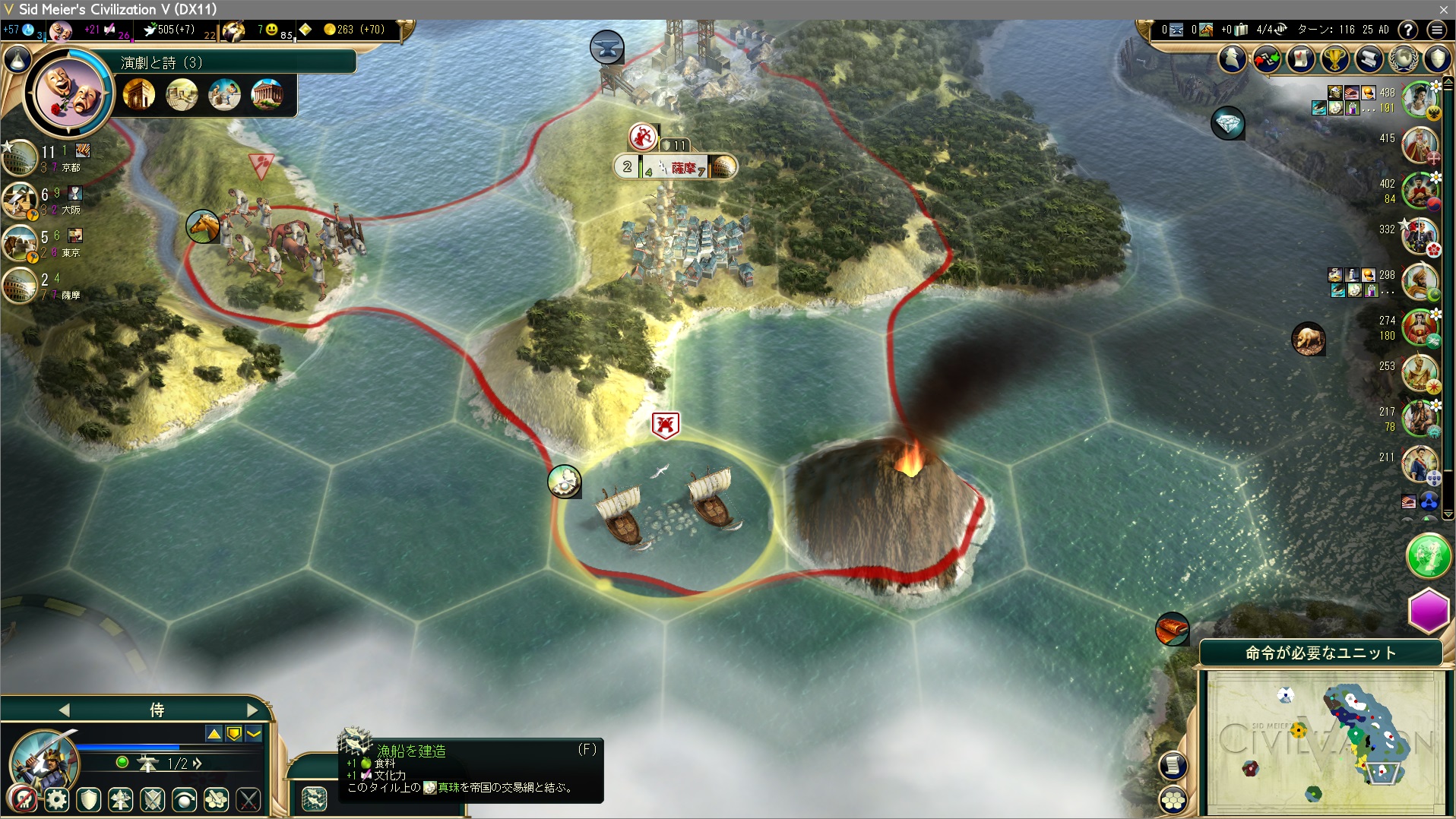Open the 薩摩 city banner
The image size is (1456, 819).
click(x=682, y=167)
